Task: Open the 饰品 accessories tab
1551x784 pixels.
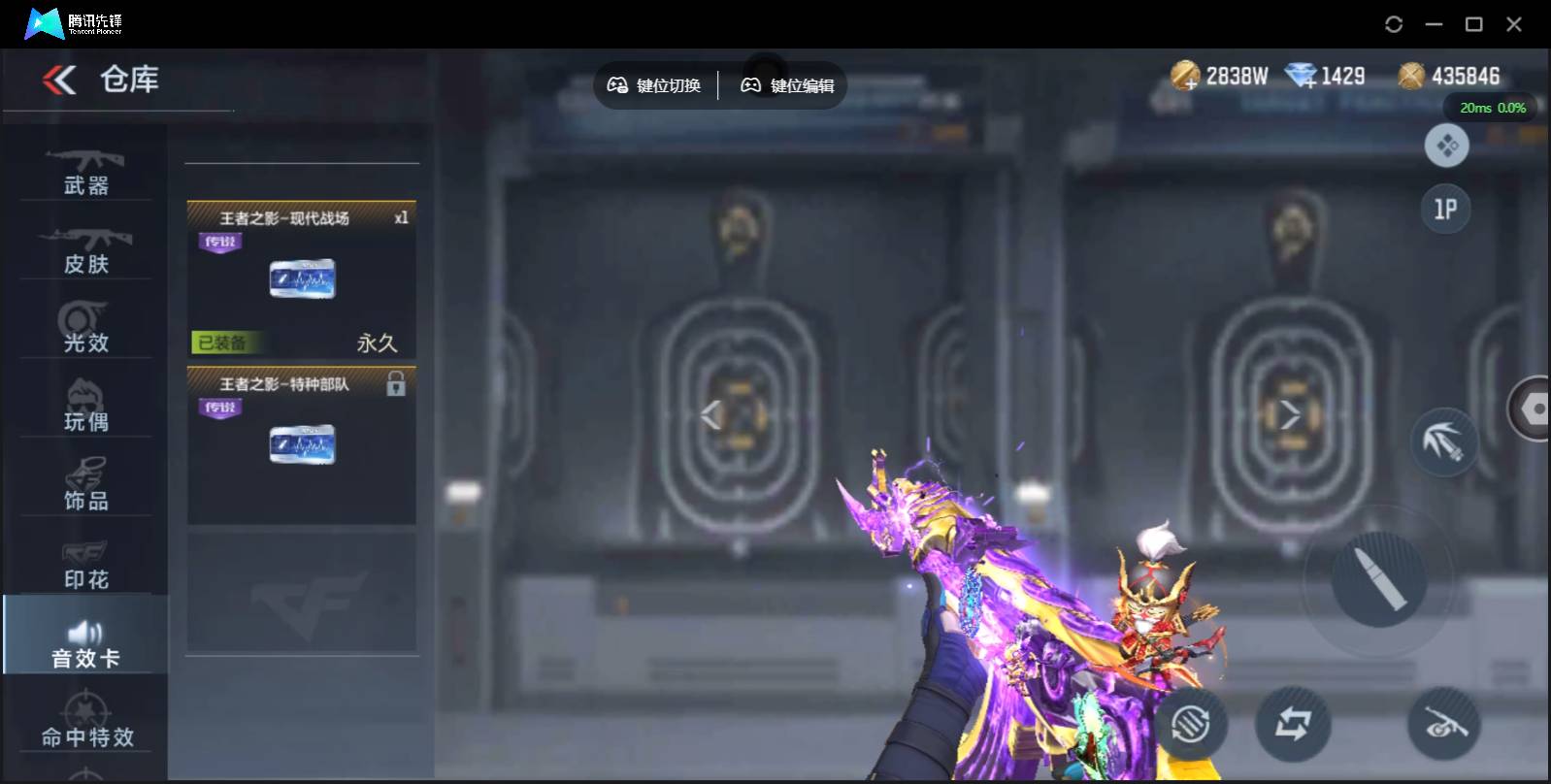Action: pyautogui.click(x=85, y=485)
